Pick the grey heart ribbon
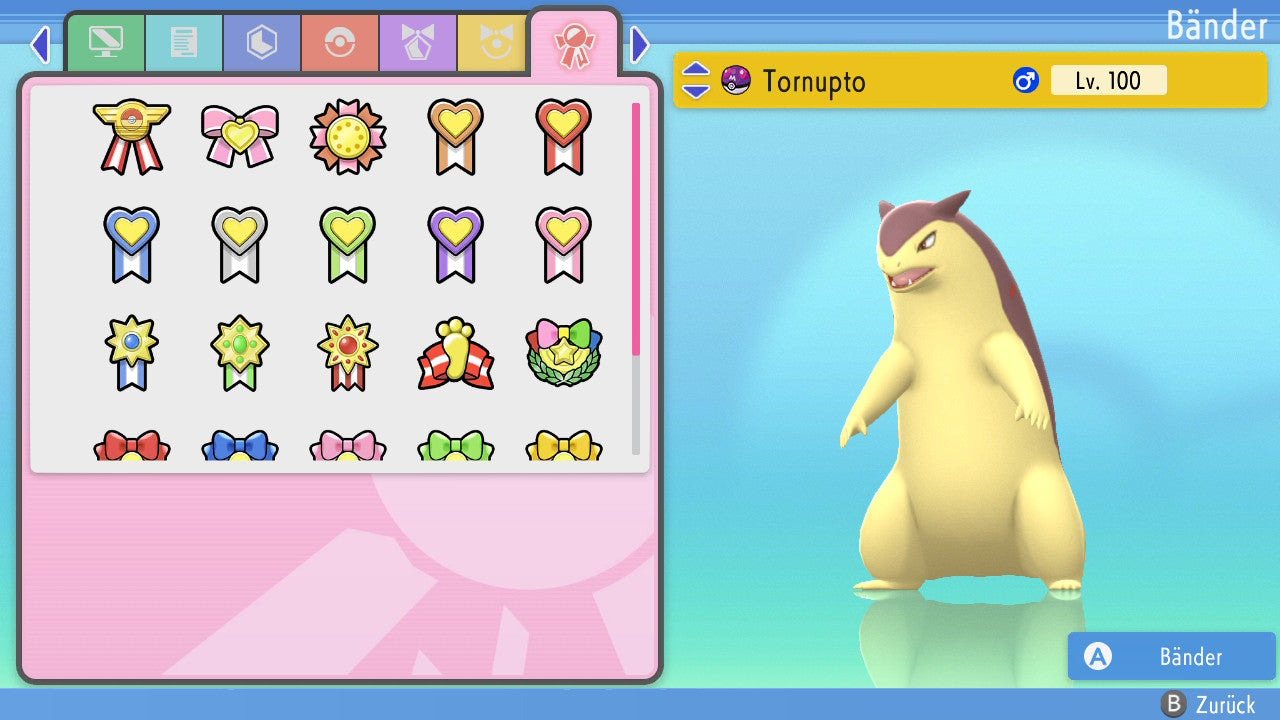Image resolution: width=1280 pixels, height=720 pixels. 240,244
